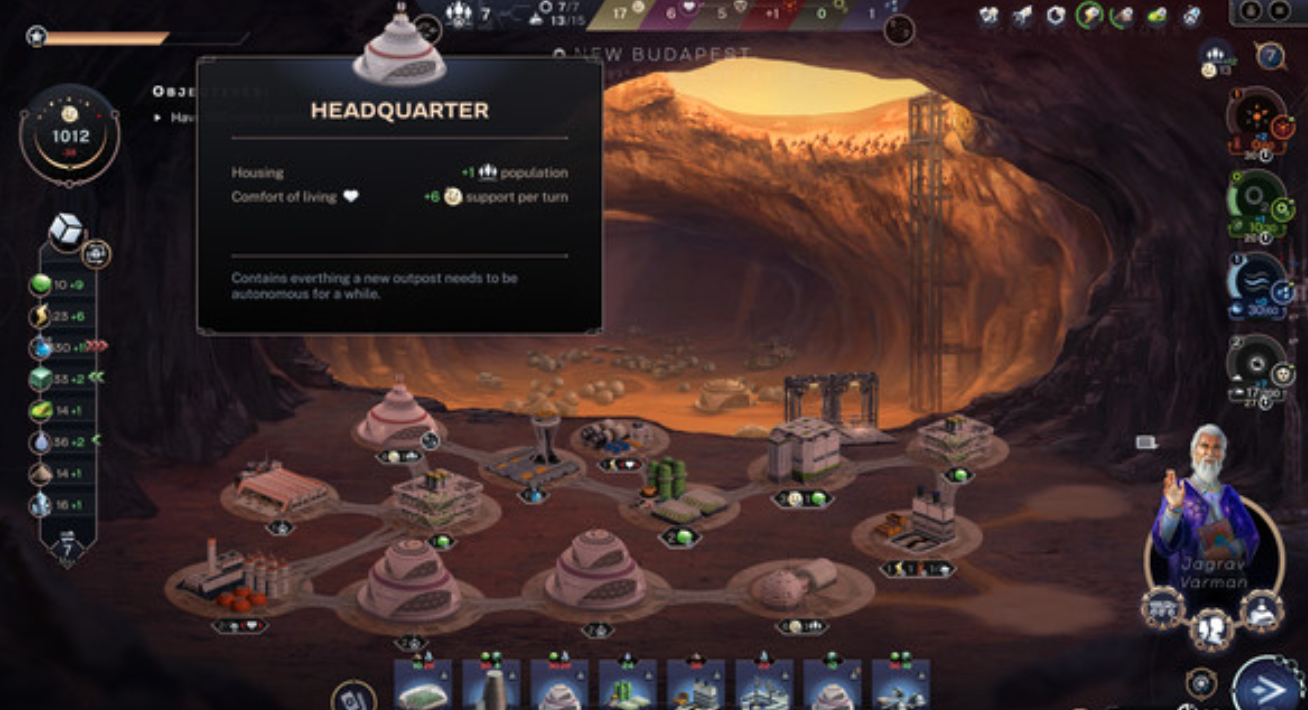Viewport: 1308px width, 710px height.
Task: Select the green leaf project icon in top bar
Action: tap(1157, 15)
